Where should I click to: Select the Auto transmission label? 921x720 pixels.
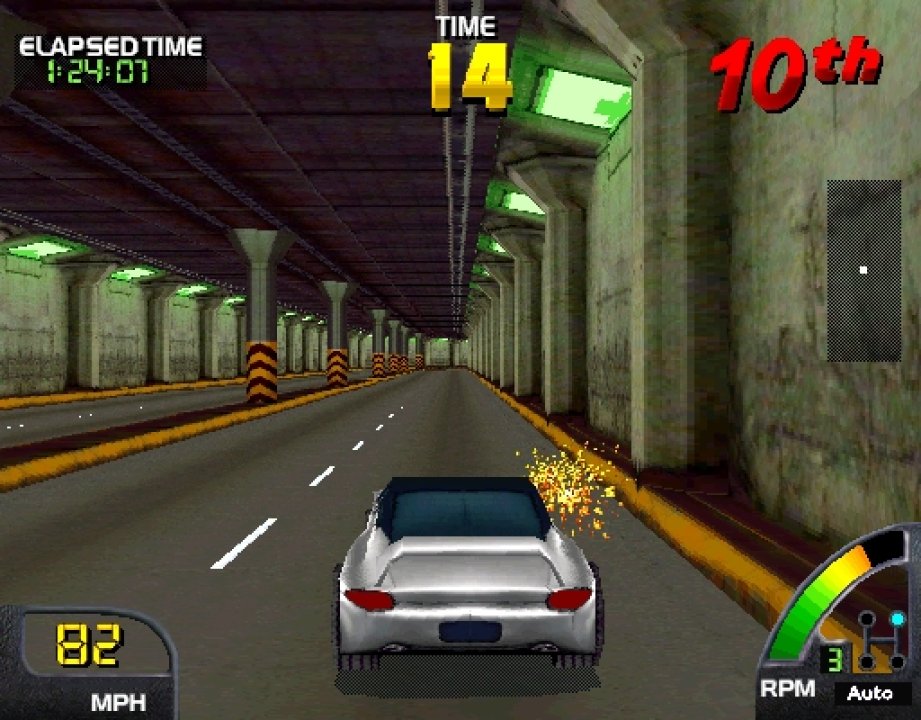click(870, 692)
